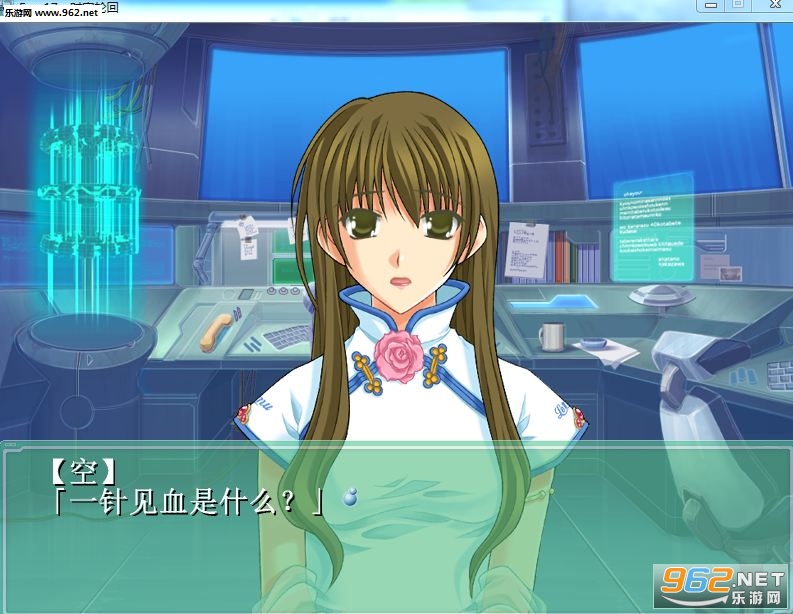This screenshot has width=793, height=614.
Task: Click the water-drop continue indicator
Action: tap(349, 496)
